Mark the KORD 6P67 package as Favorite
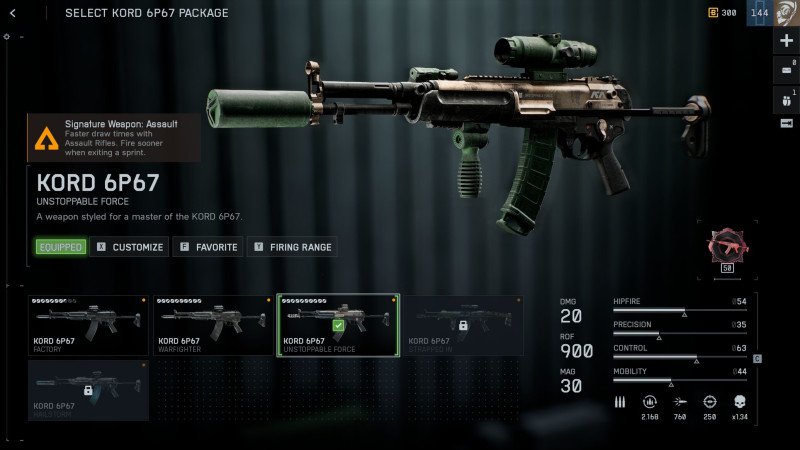The image size is (800, 450). tap(208, 246)
